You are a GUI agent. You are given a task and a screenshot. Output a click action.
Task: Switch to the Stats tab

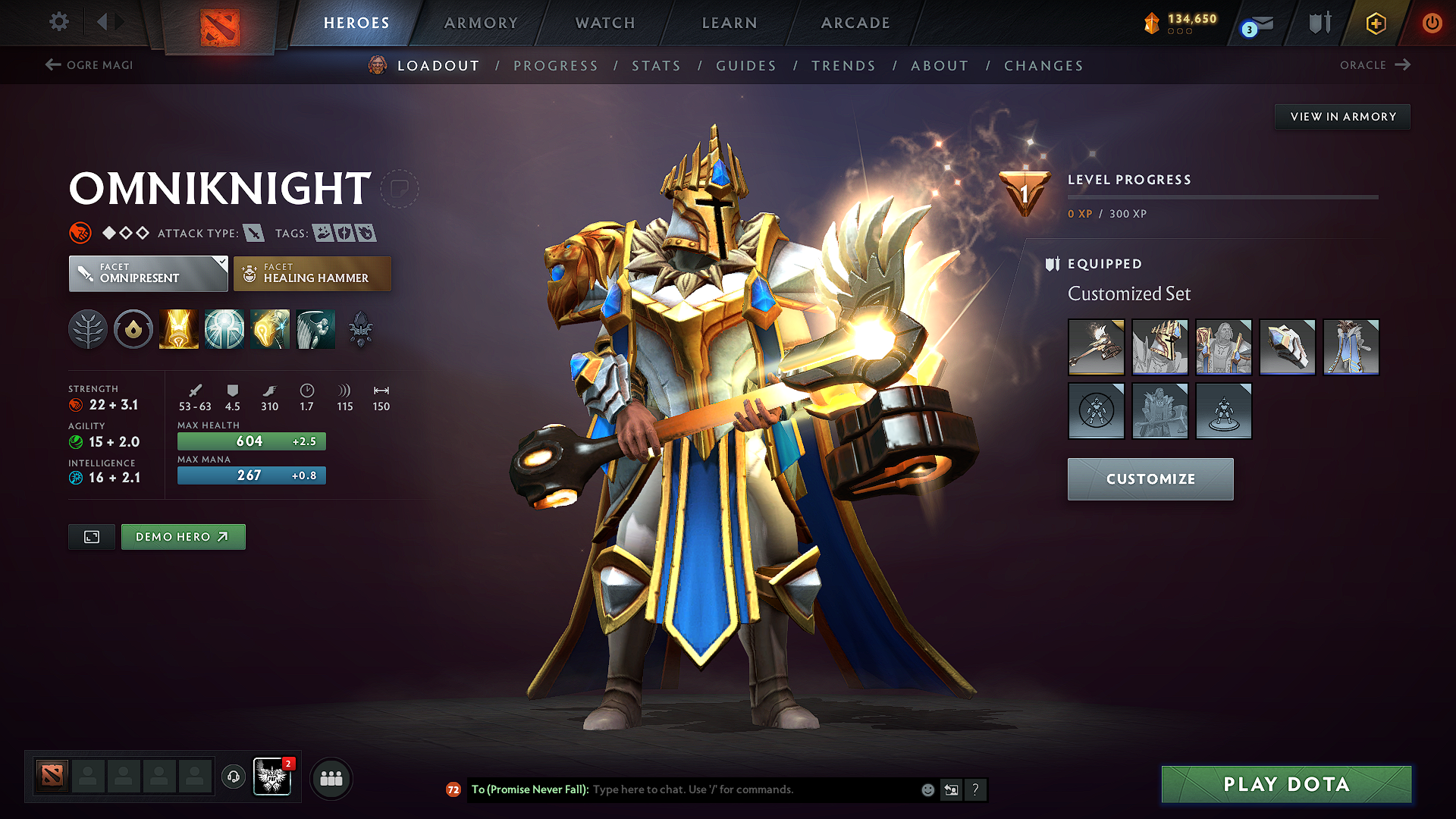click(656, 65)
